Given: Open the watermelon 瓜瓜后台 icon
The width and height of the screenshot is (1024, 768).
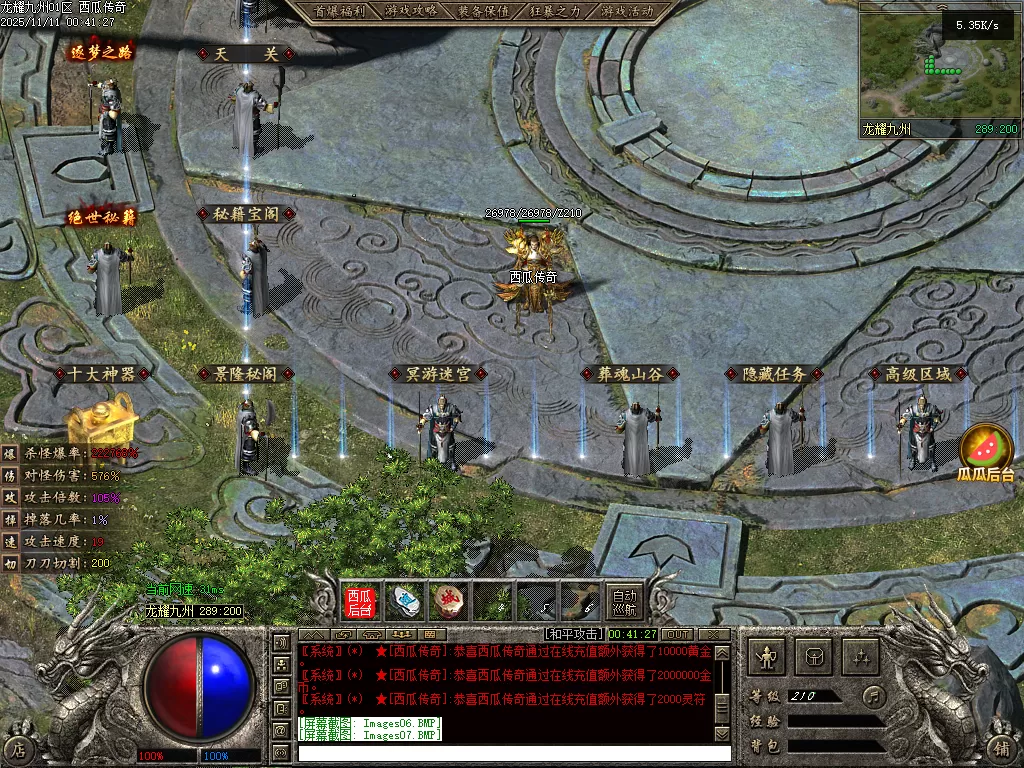Looking at the screenshot, I should 987,450.
